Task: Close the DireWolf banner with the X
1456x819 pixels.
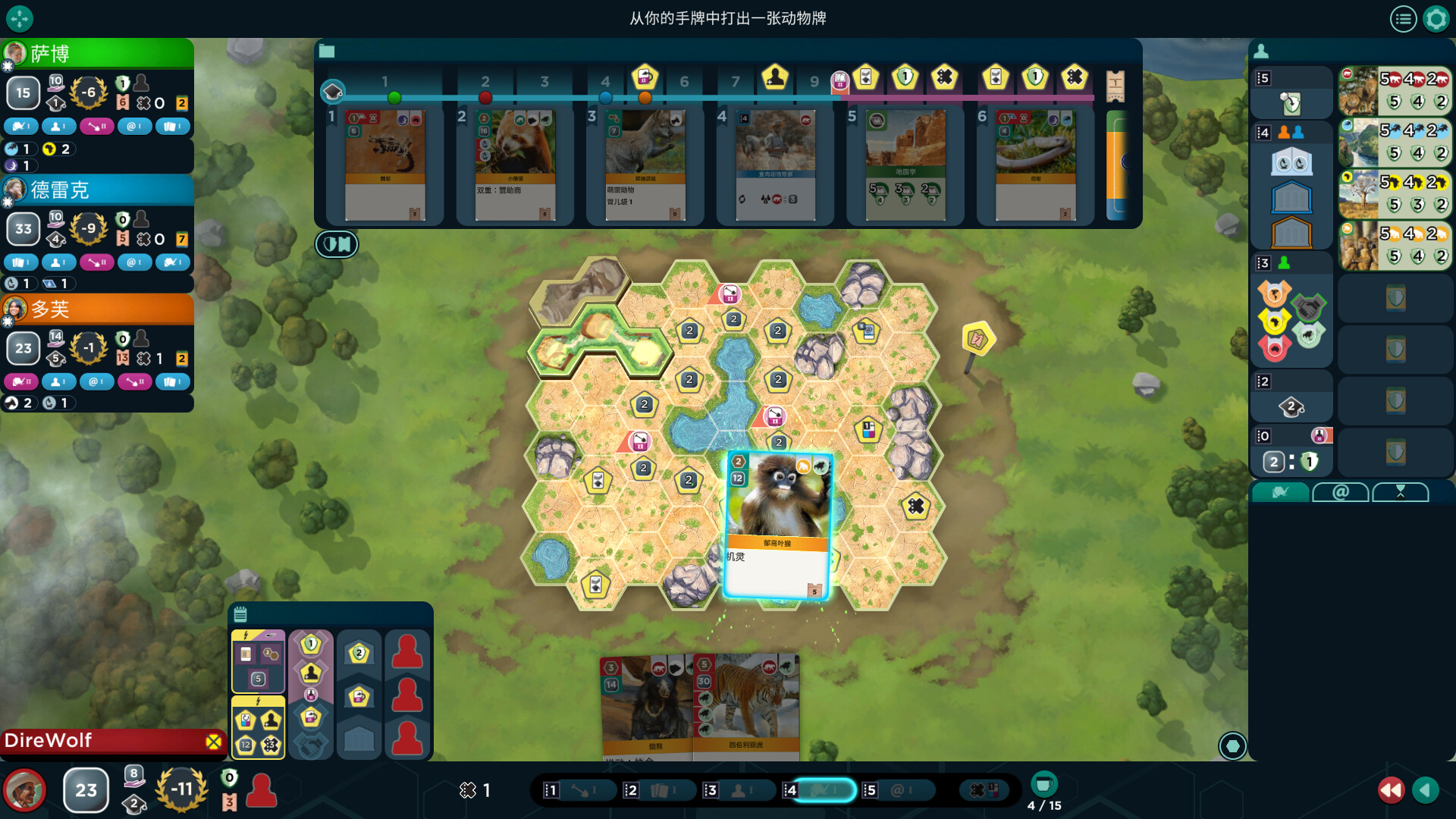Action: pos(214,741)
